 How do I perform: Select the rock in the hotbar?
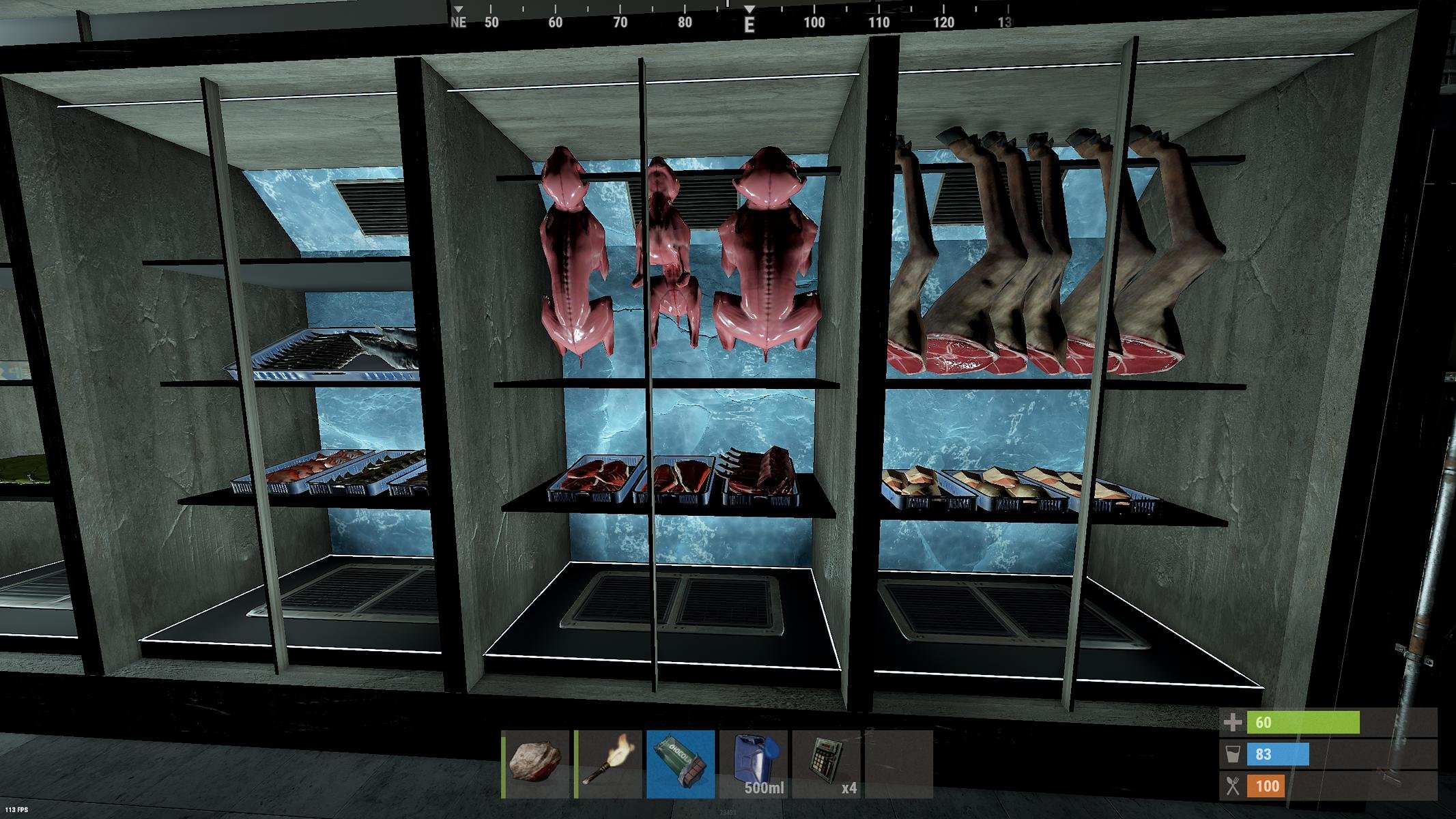536,764
